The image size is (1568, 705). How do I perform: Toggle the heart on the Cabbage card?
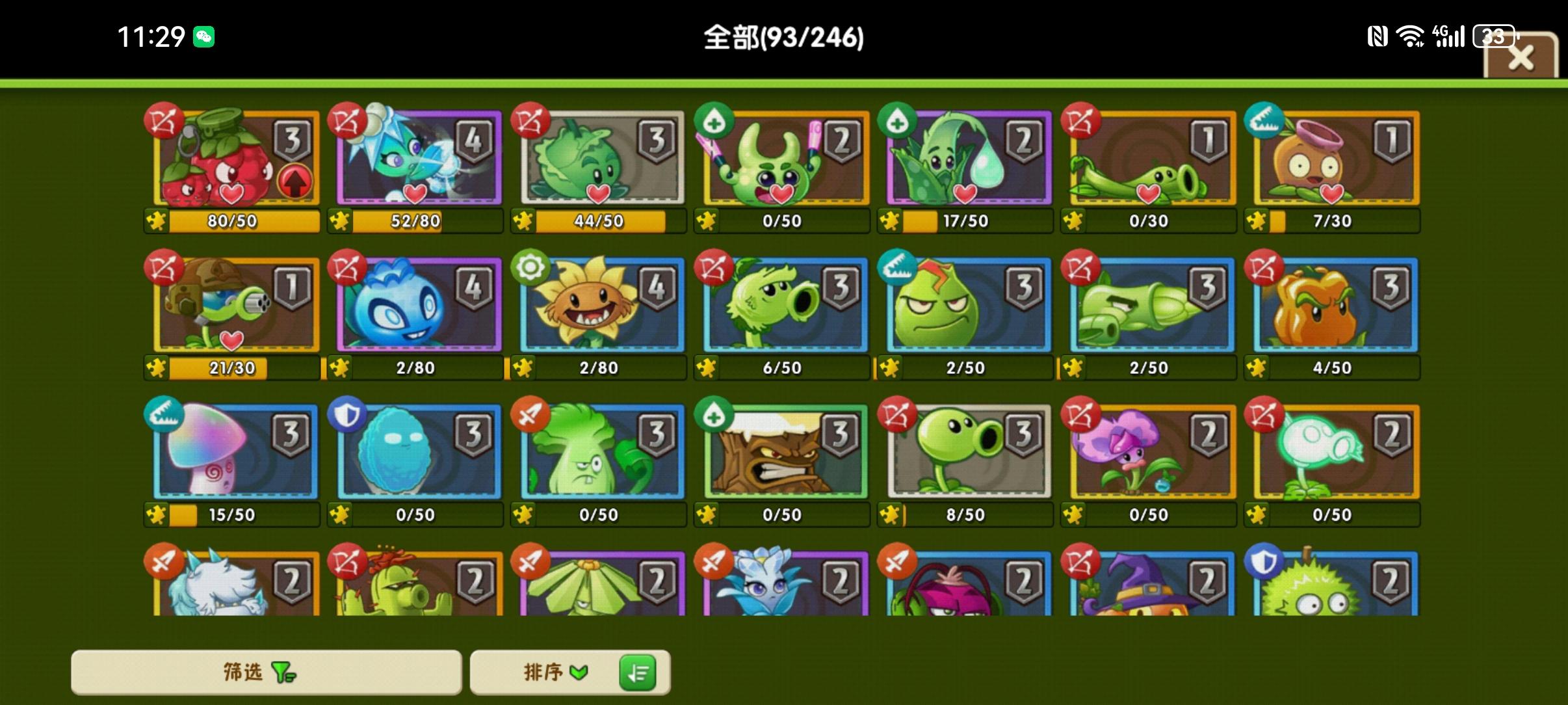click(598, 193)
